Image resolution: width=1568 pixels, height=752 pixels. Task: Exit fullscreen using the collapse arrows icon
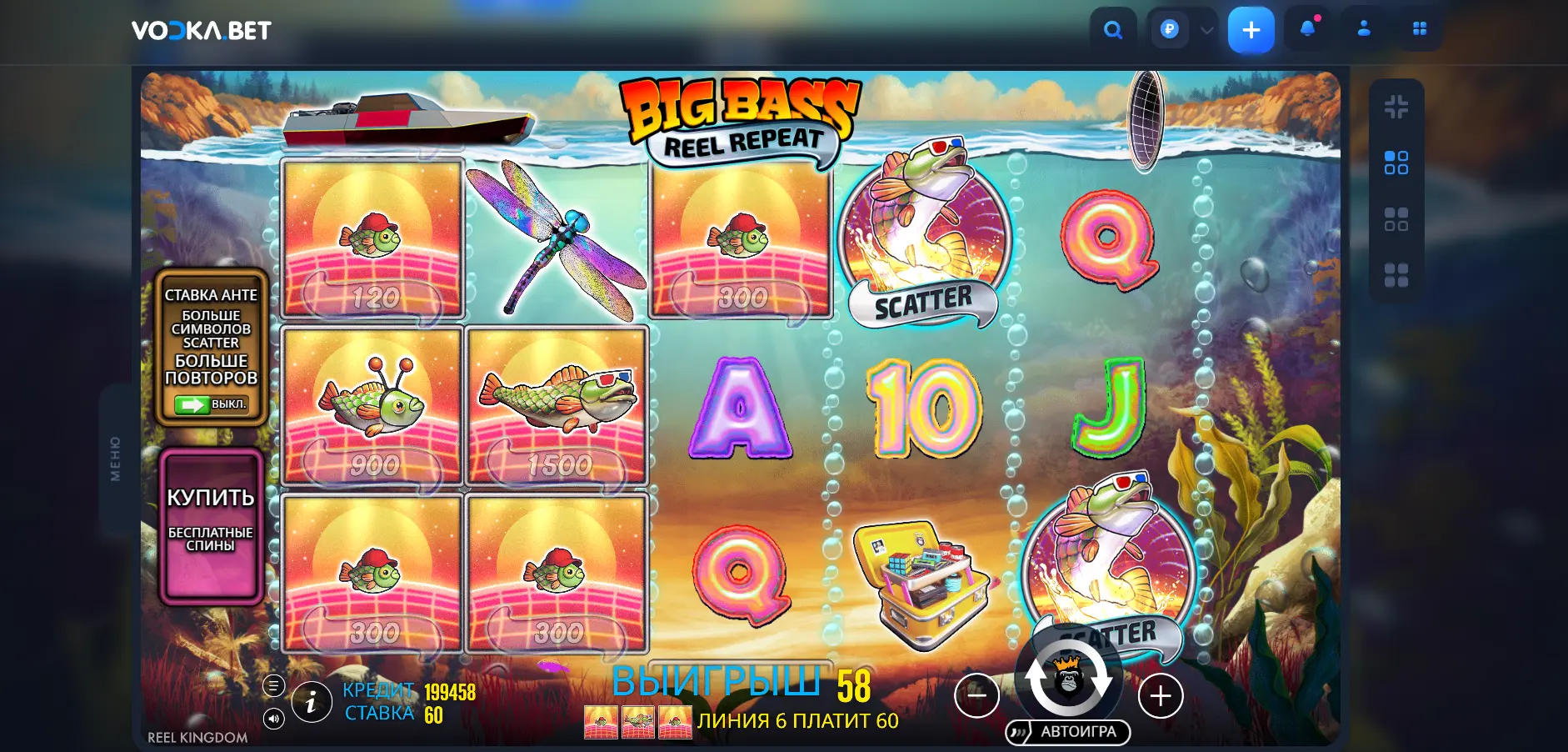coord(1396,107)
